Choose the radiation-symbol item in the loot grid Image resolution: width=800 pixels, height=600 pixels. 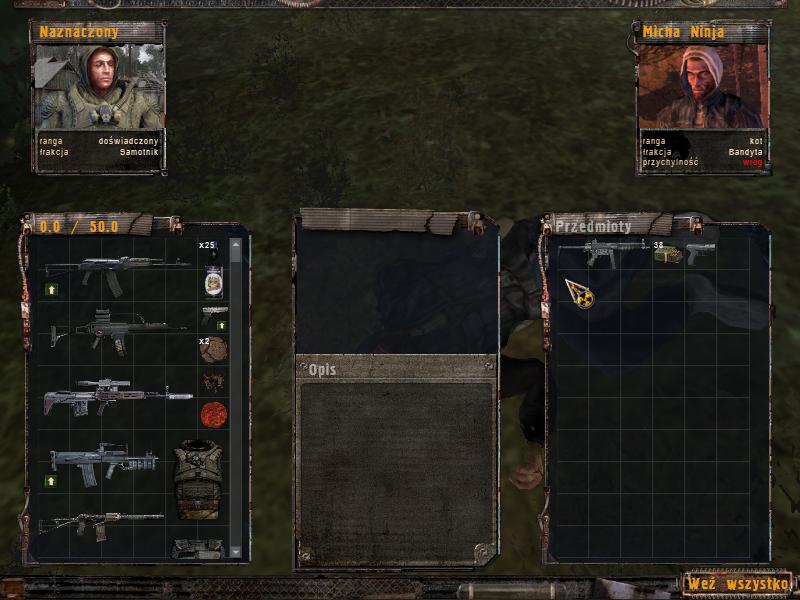tap(579, 293)
